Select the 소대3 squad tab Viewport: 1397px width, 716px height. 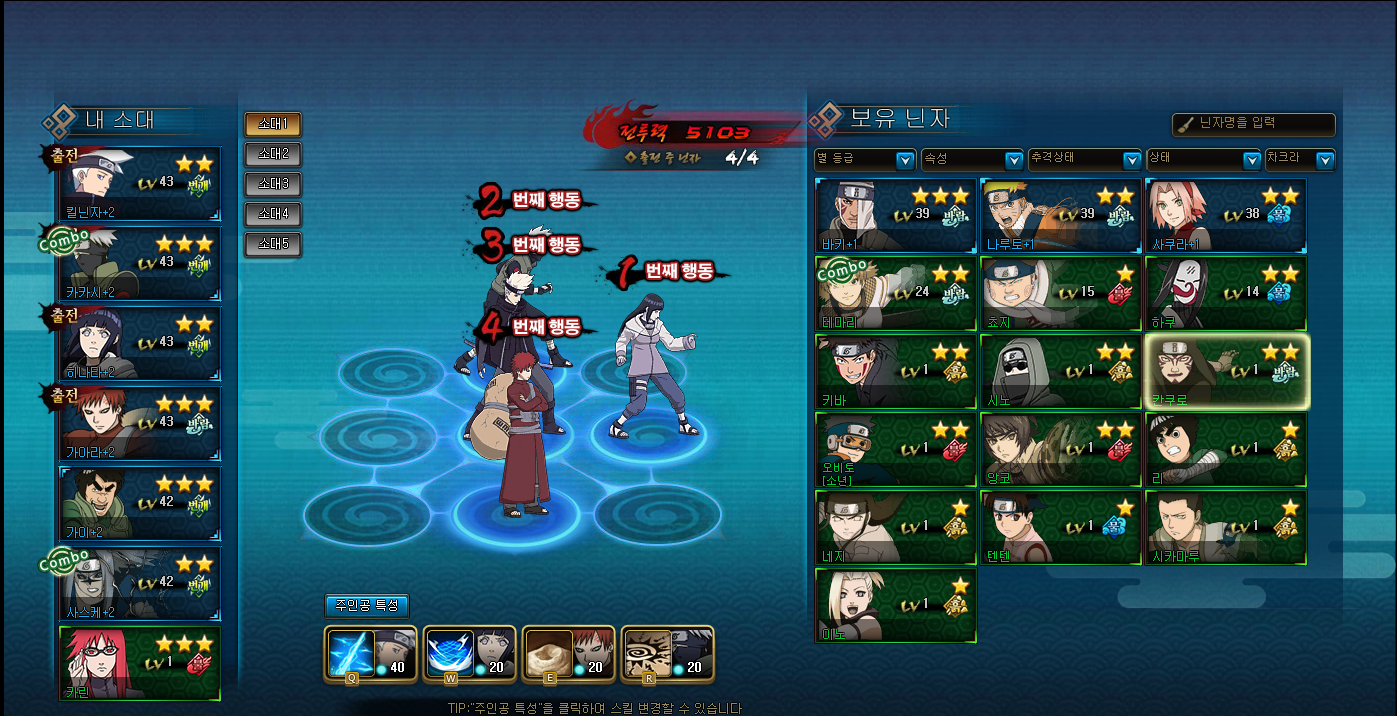point(272,184)
